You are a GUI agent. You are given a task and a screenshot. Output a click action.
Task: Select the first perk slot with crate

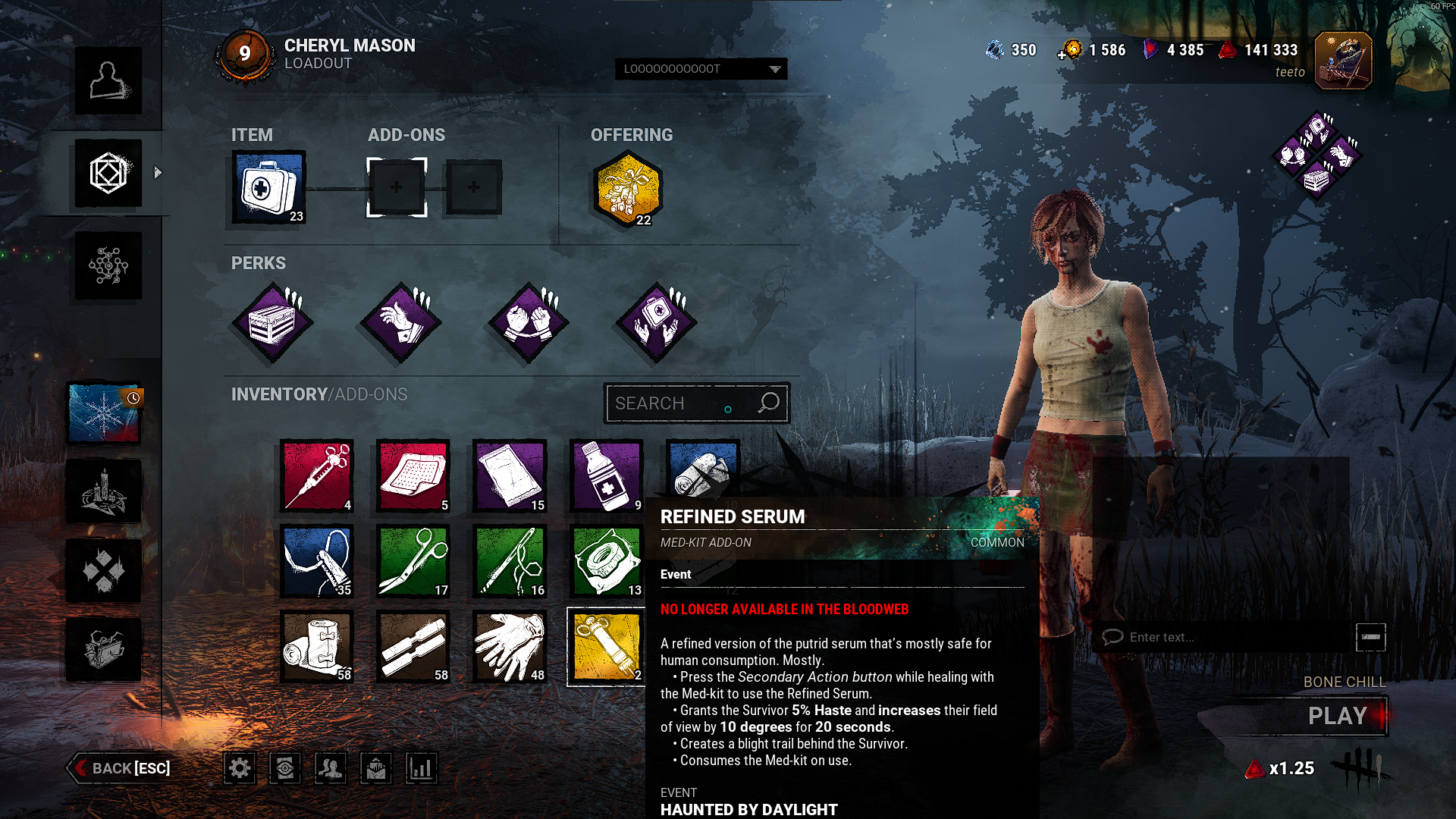point(272,322)
